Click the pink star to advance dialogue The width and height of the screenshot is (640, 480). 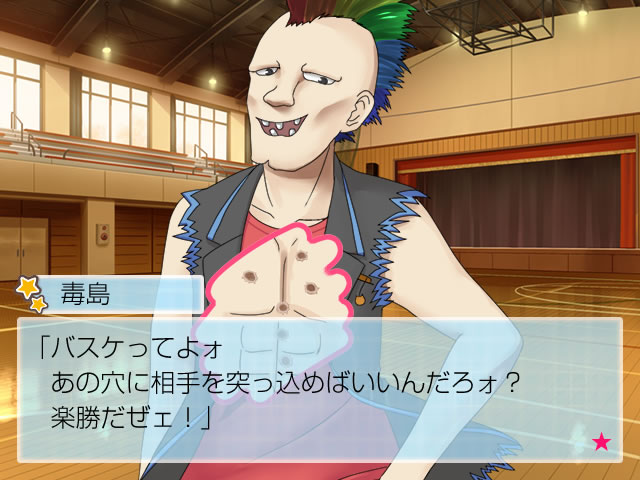pos(602,440)
